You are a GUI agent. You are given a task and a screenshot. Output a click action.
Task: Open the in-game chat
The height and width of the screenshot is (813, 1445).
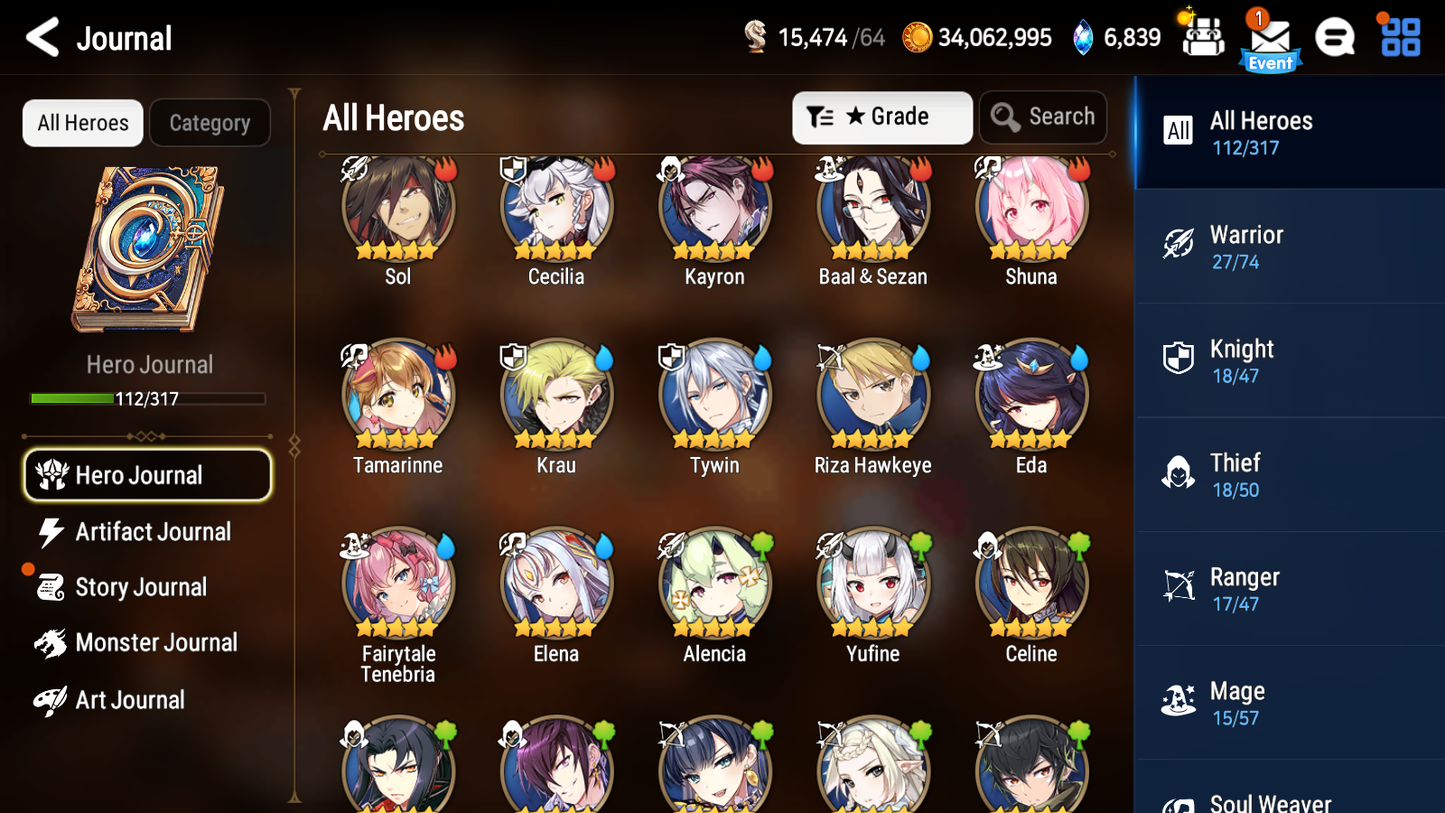[1335, 37]
